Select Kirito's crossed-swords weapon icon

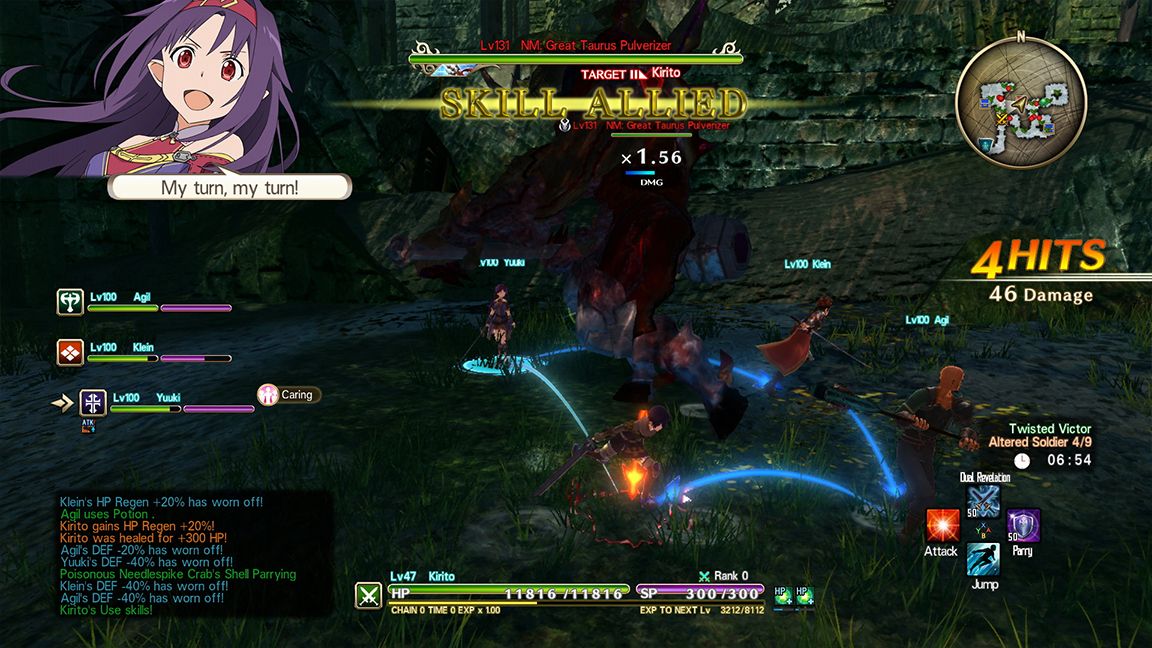[x=368, y=595]
